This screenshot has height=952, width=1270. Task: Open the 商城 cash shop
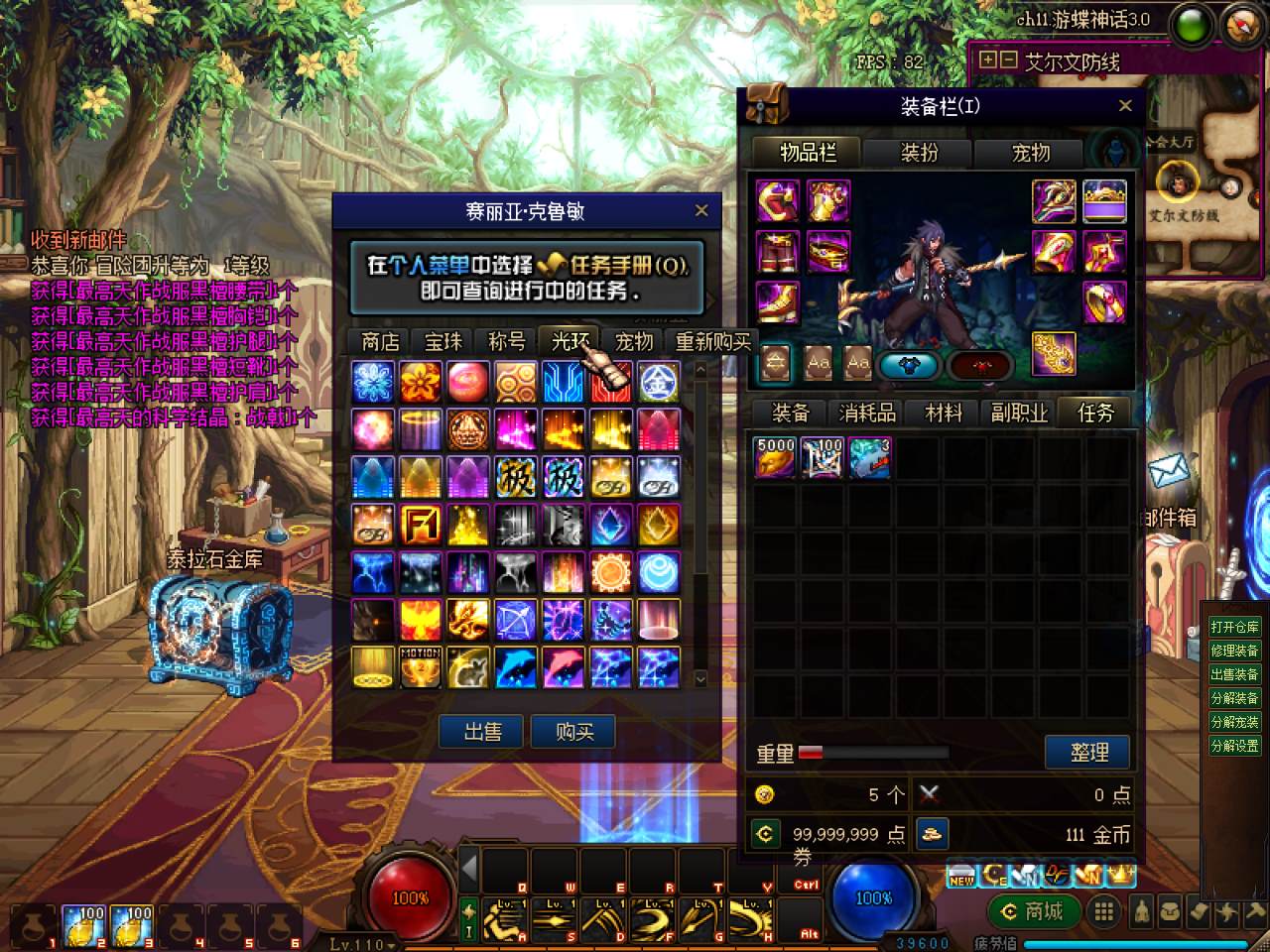coord(1032,911)
